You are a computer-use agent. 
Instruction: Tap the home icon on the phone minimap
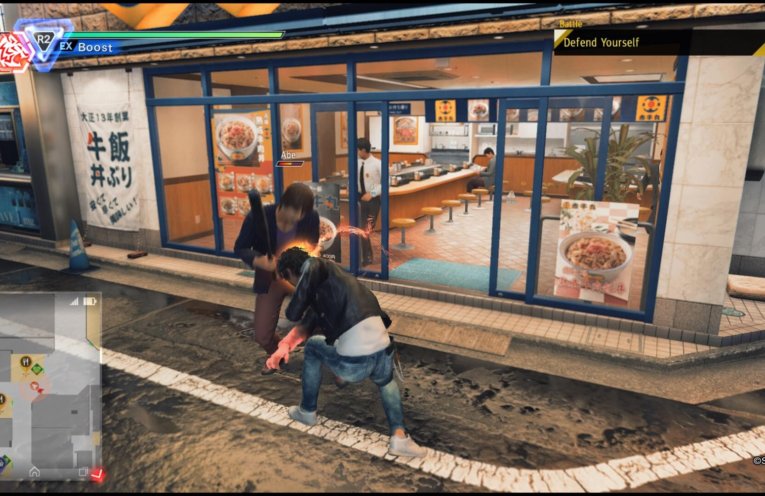(x=35, y=470)
